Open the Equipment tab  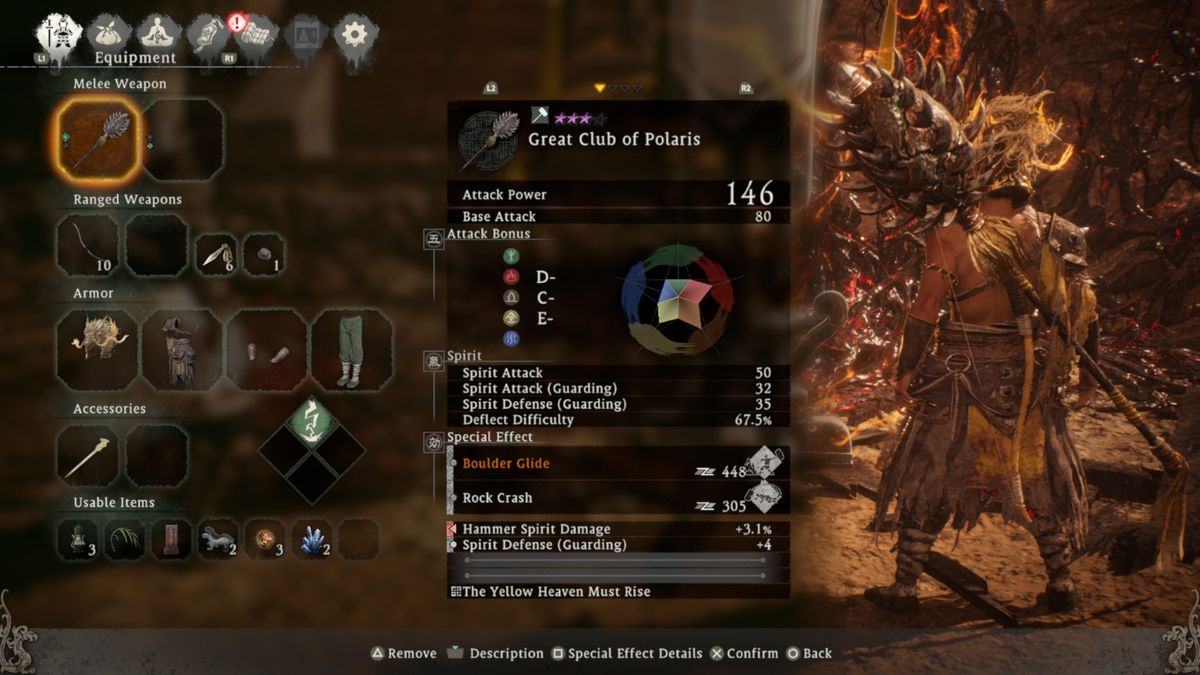tap(59, 36)
